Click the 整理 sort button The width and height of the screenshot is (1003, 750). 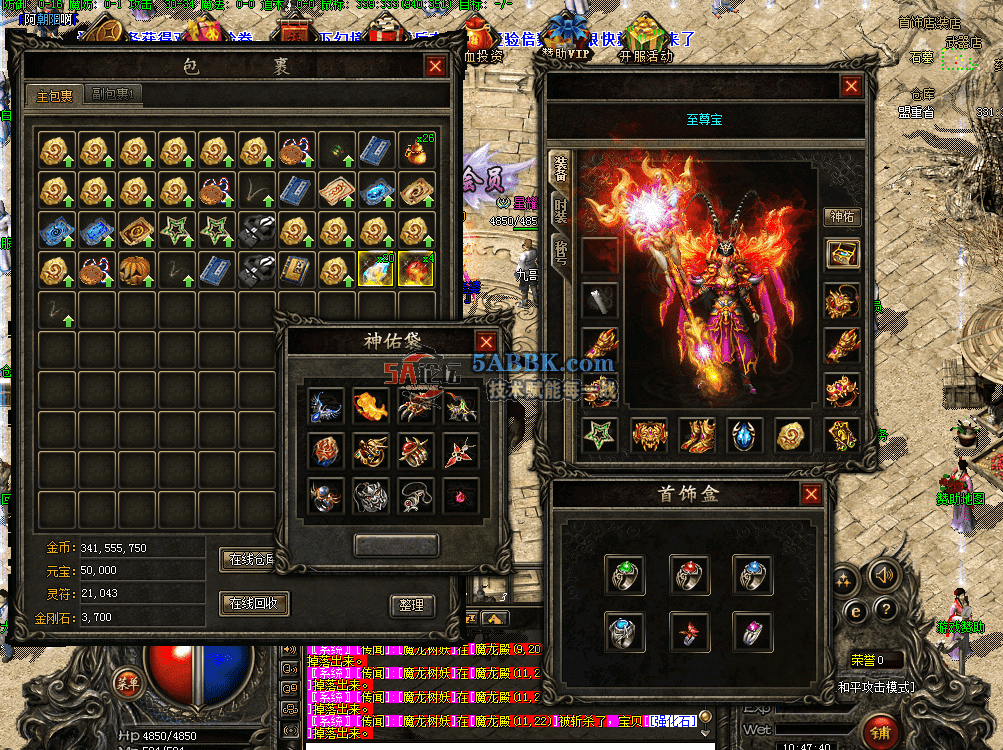click(x=411, y=605)
